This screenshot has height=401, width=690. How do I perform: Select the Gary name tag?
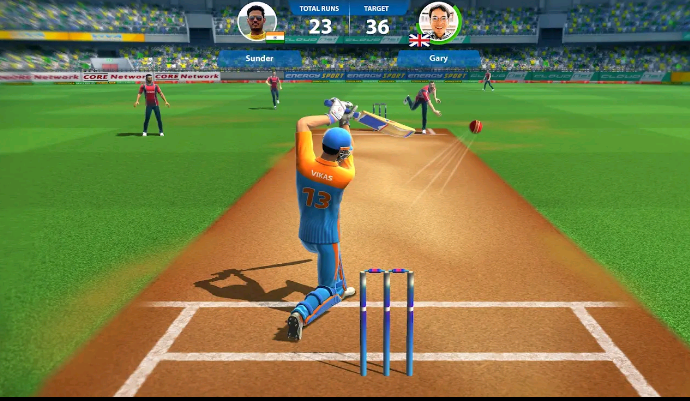(438, 59)
